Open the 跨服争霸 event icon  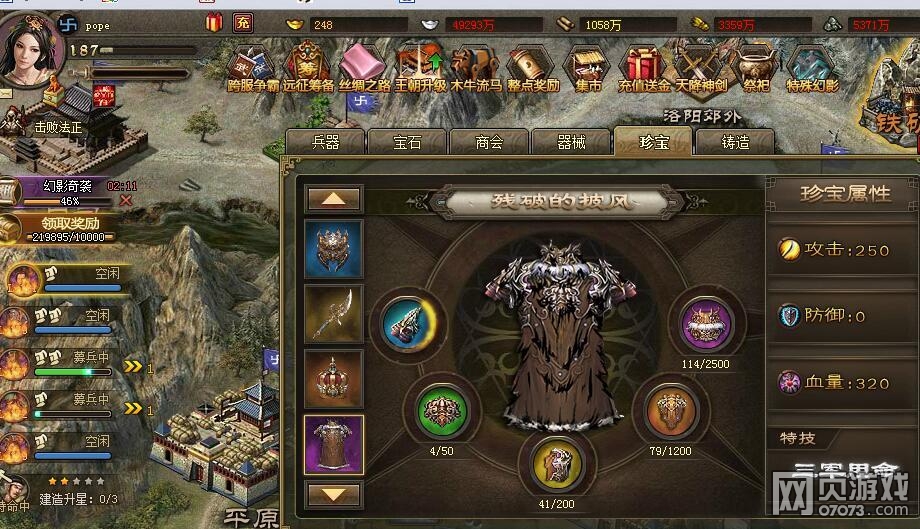(x=254, y=66)
